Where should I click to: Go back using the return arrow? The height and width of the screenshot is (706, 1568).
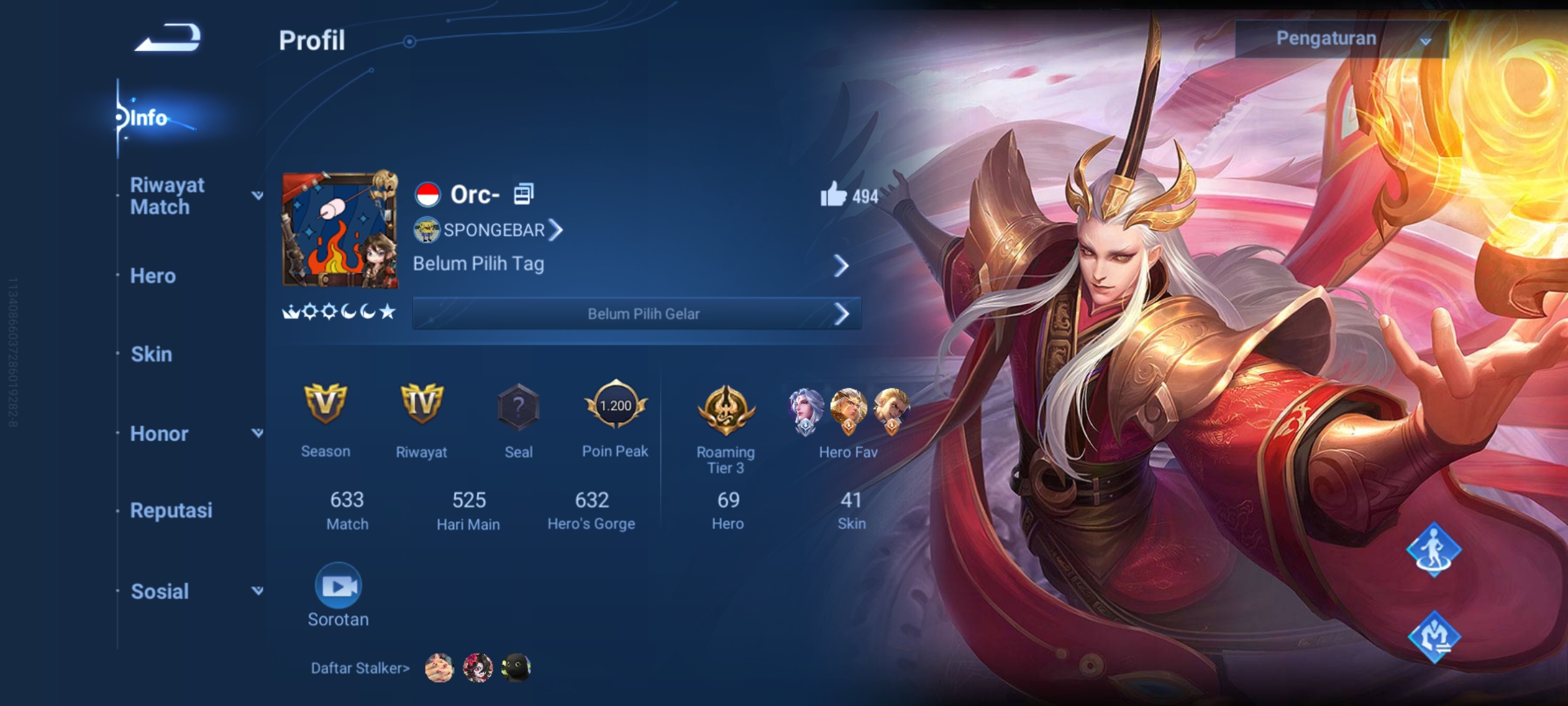point(168,38)
